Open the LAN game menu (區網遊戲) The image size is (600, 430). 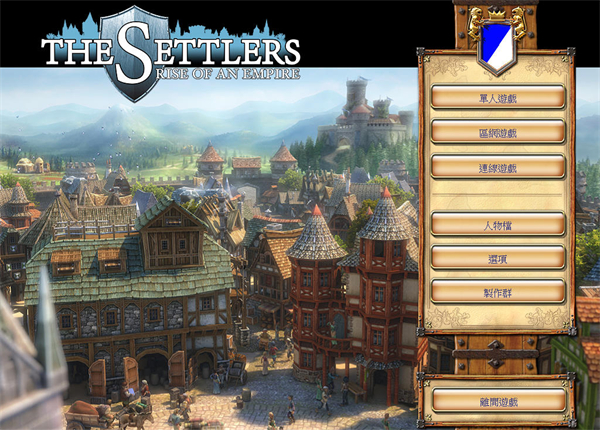click(x=498, y=132)
